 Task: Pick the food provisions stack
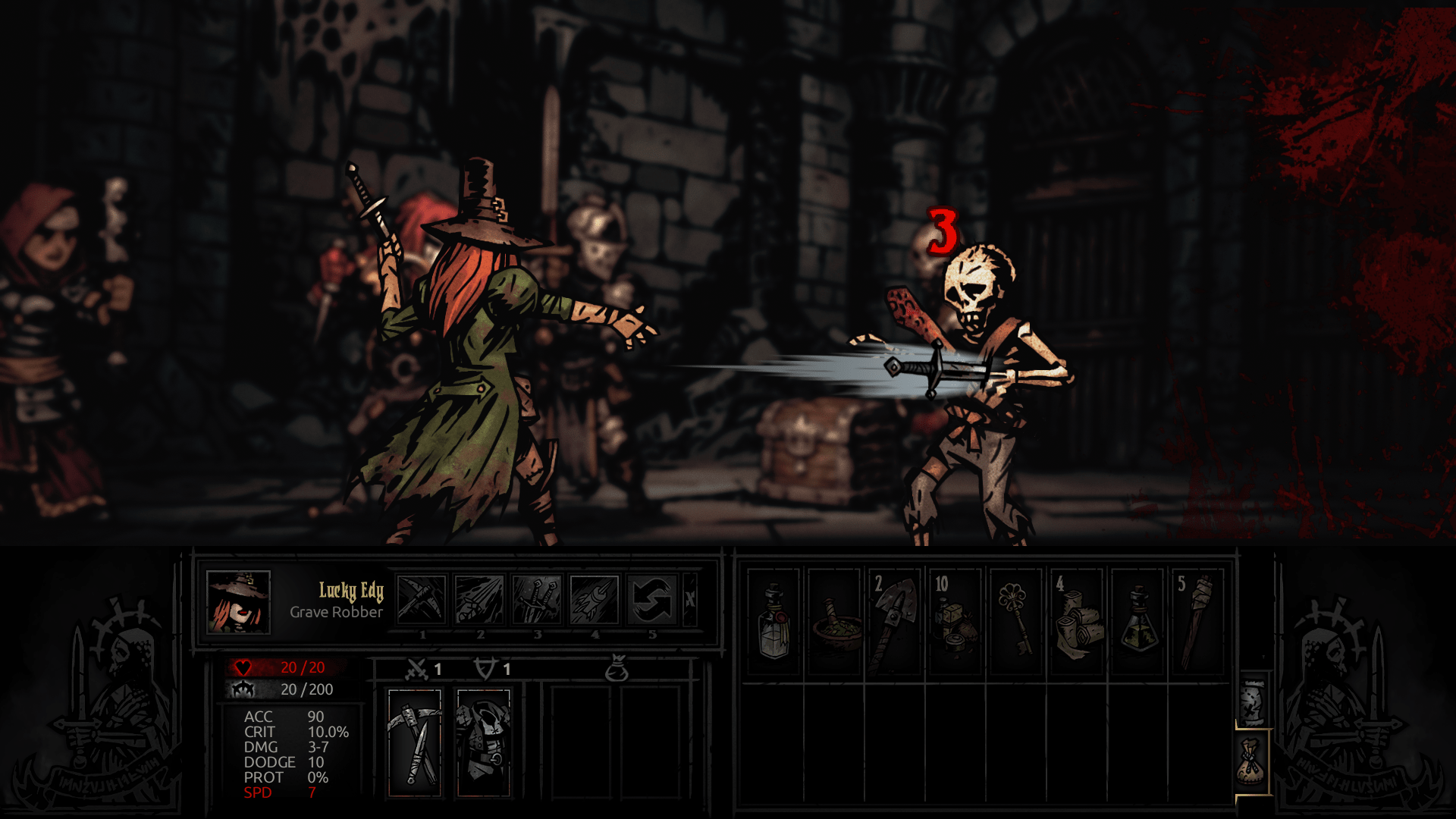[x=955, y=622]
